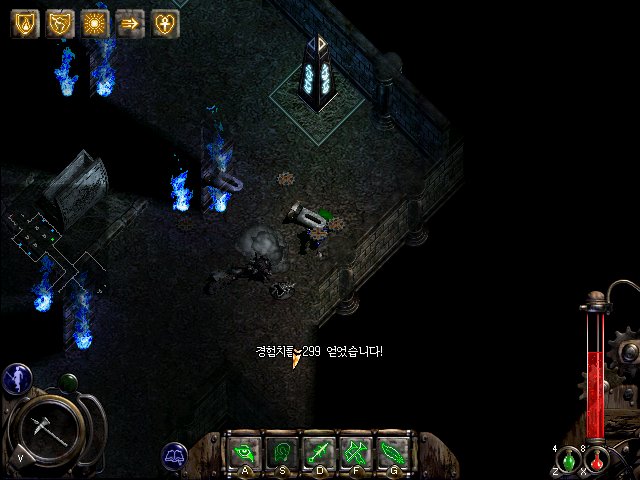Choose the triple arrow buff icon

pos(130,23)
